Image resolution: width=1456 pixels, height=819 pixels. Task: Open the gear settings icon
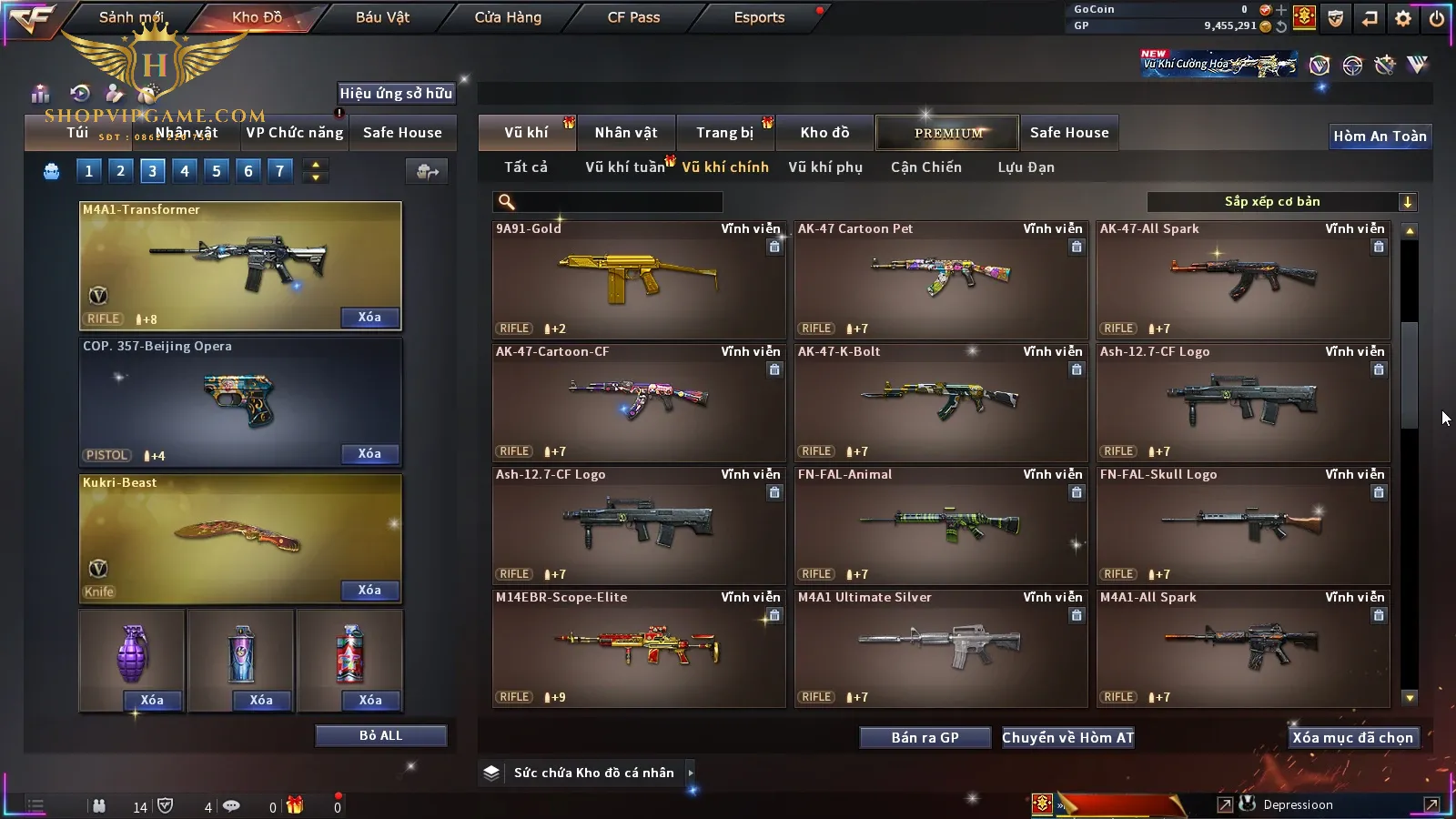pyautogui.click(x=1403, y=18)
